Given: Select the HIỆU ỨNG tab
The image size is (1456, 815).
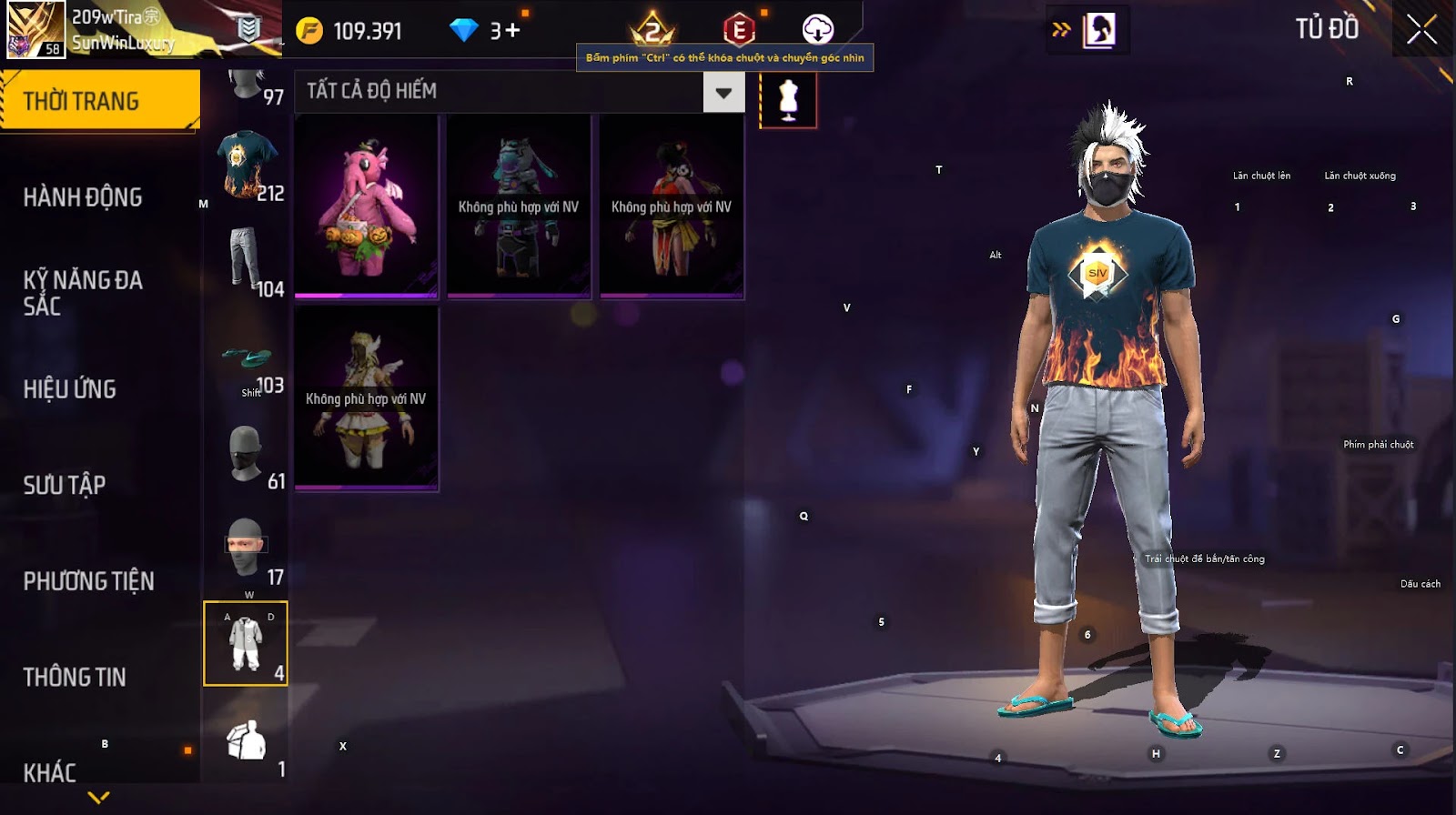Looking at the screenshot, I should [x=70, y=389].
